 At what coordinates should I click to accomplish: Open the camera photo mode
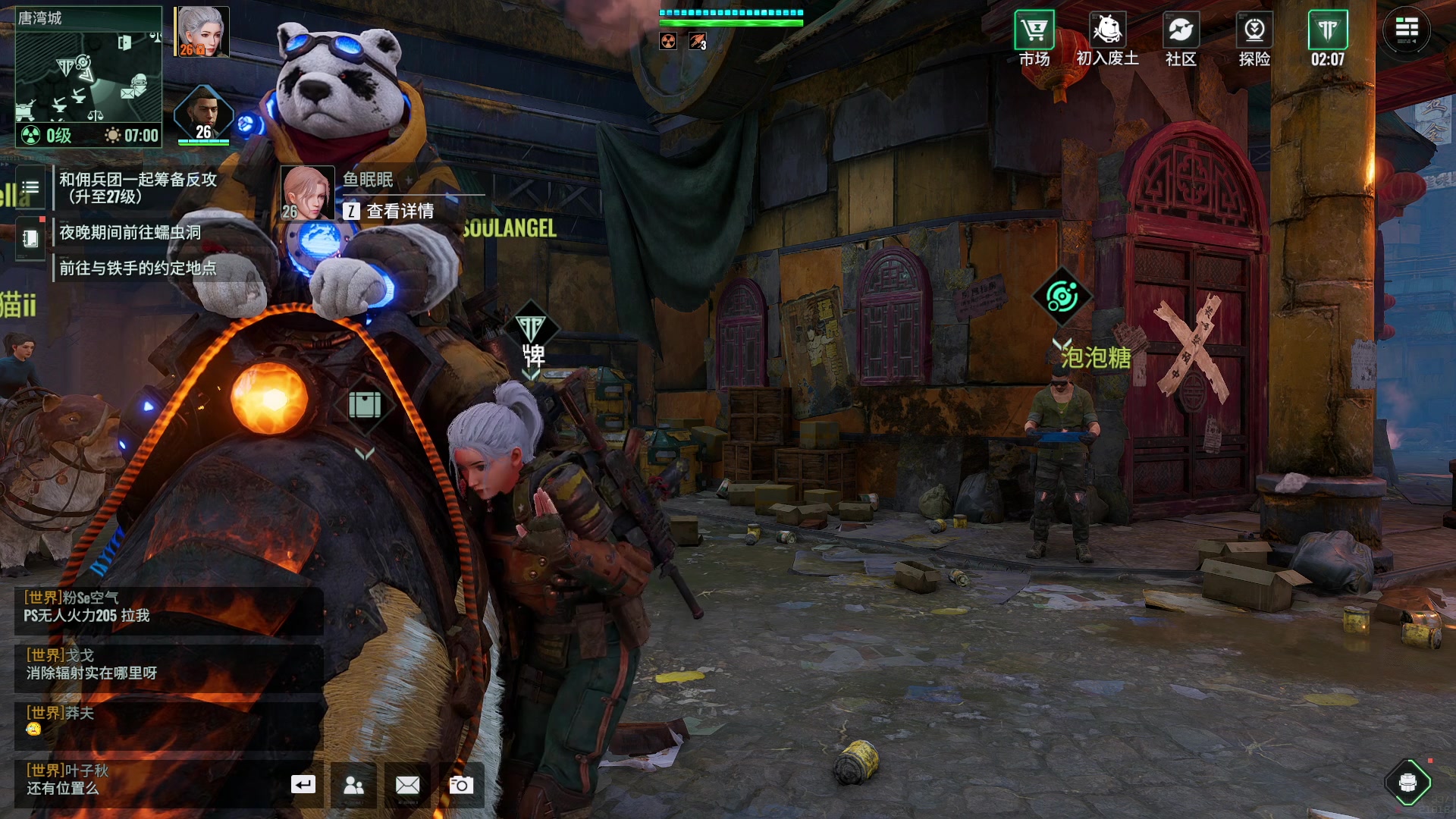click(461, 785)
